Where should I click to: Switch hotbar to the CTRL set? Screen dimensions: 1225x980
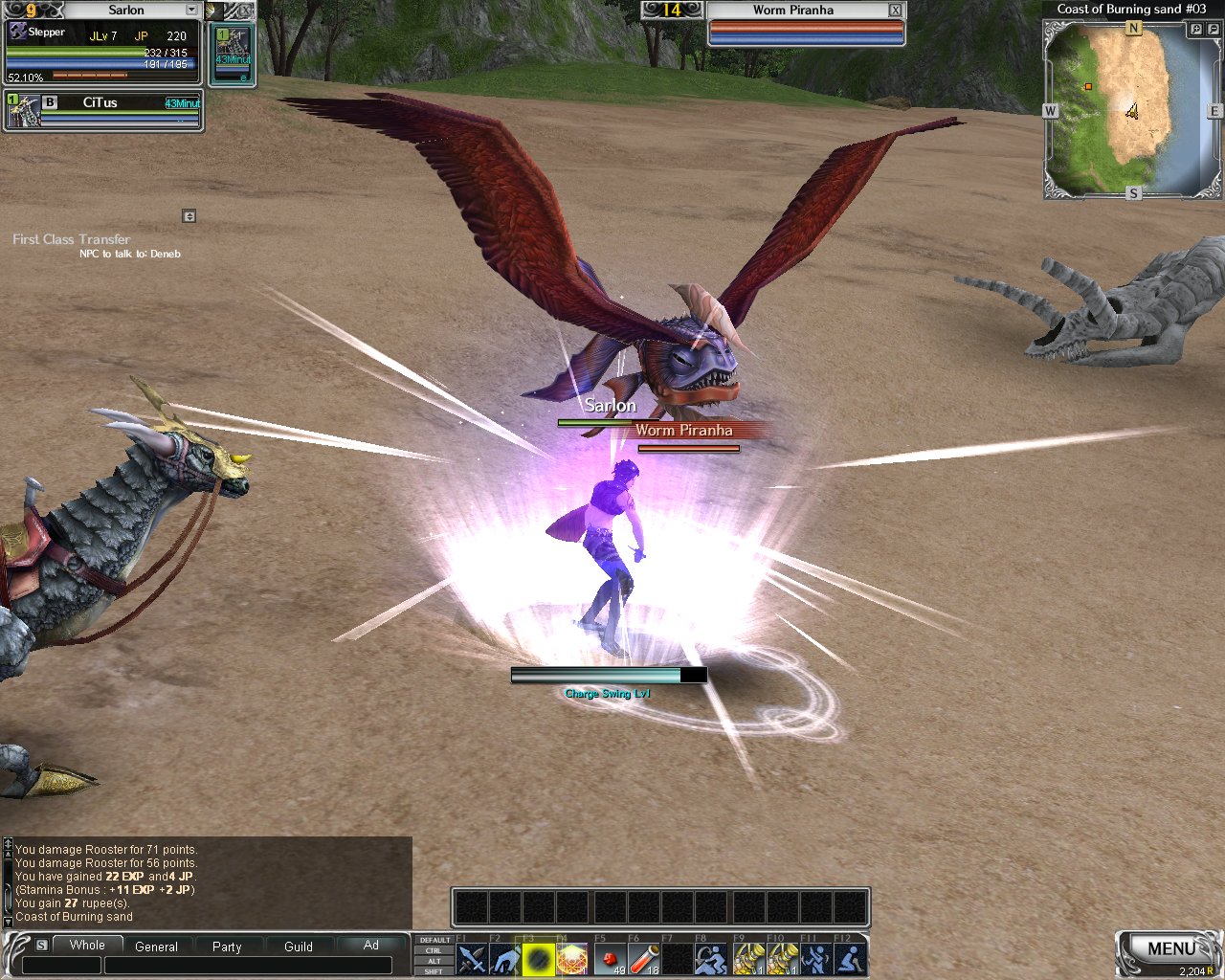pyautogui.click(x=434, y=950)
